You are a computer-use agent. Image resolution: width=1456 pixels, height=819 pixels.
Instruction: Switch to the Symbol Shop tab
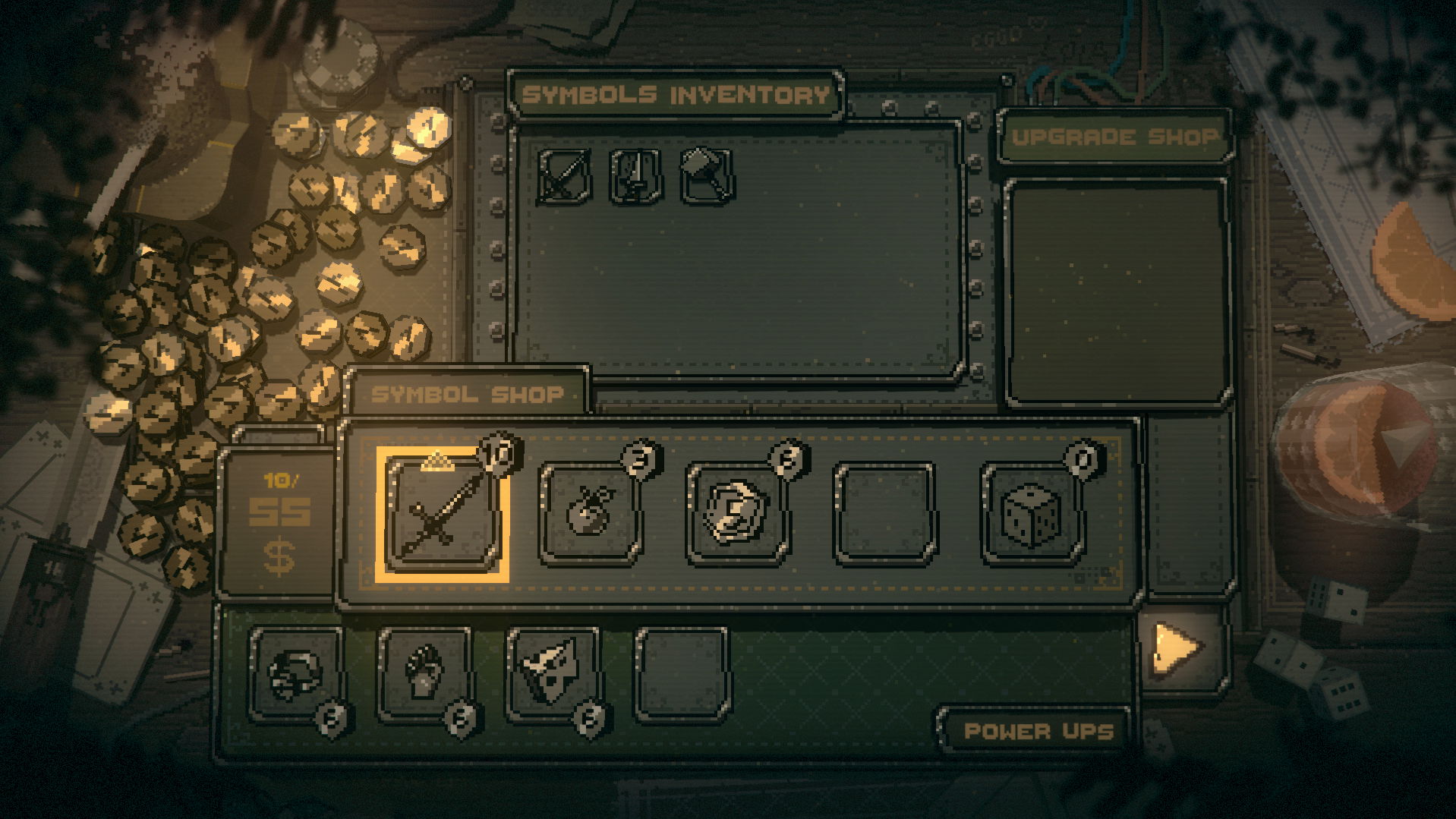coord(467,394)
